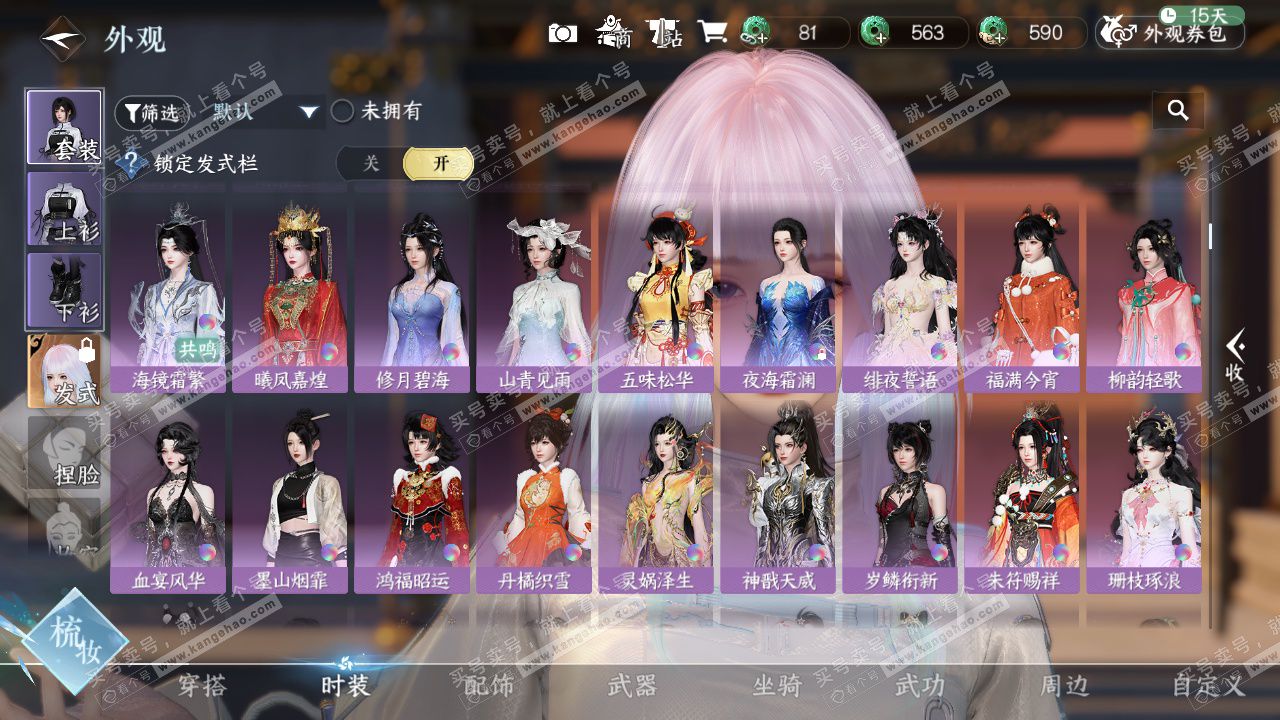Select the 上衫 top clothing category

[64, 208]
